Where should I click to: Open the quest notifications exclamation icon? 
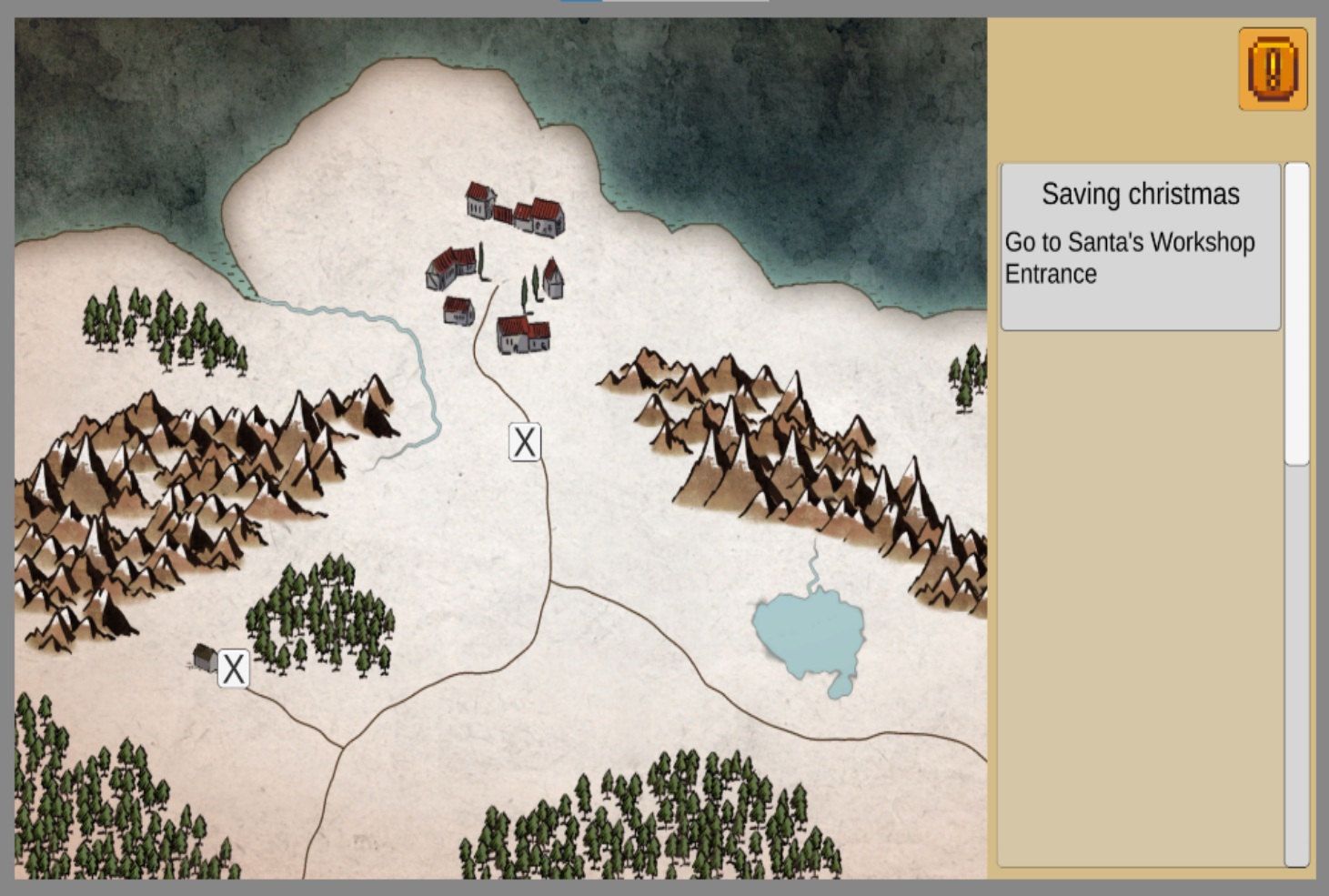click(1273, 69)
